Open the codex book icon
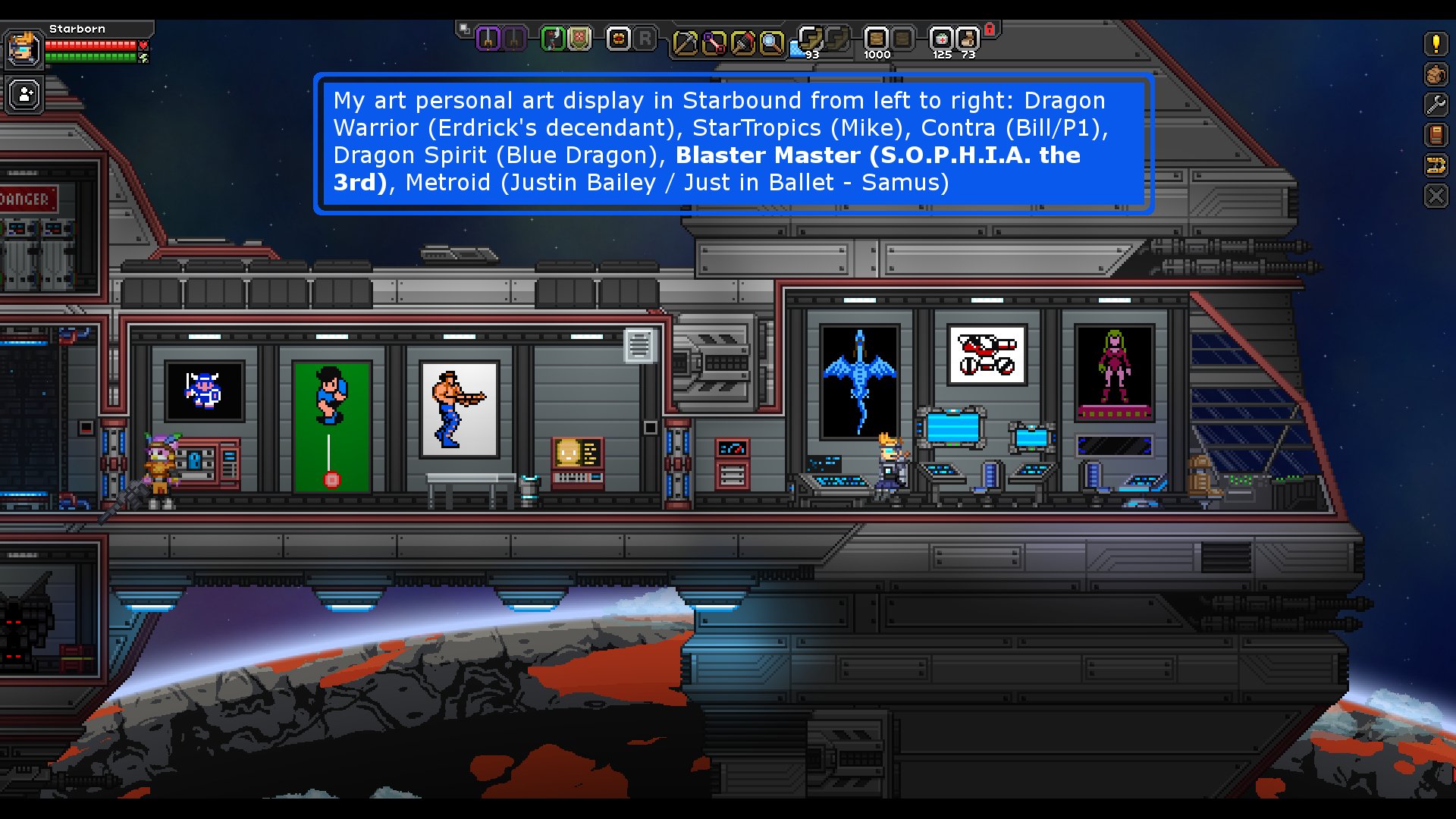This screenshot has width=1456, height=819. (1436, 134)
